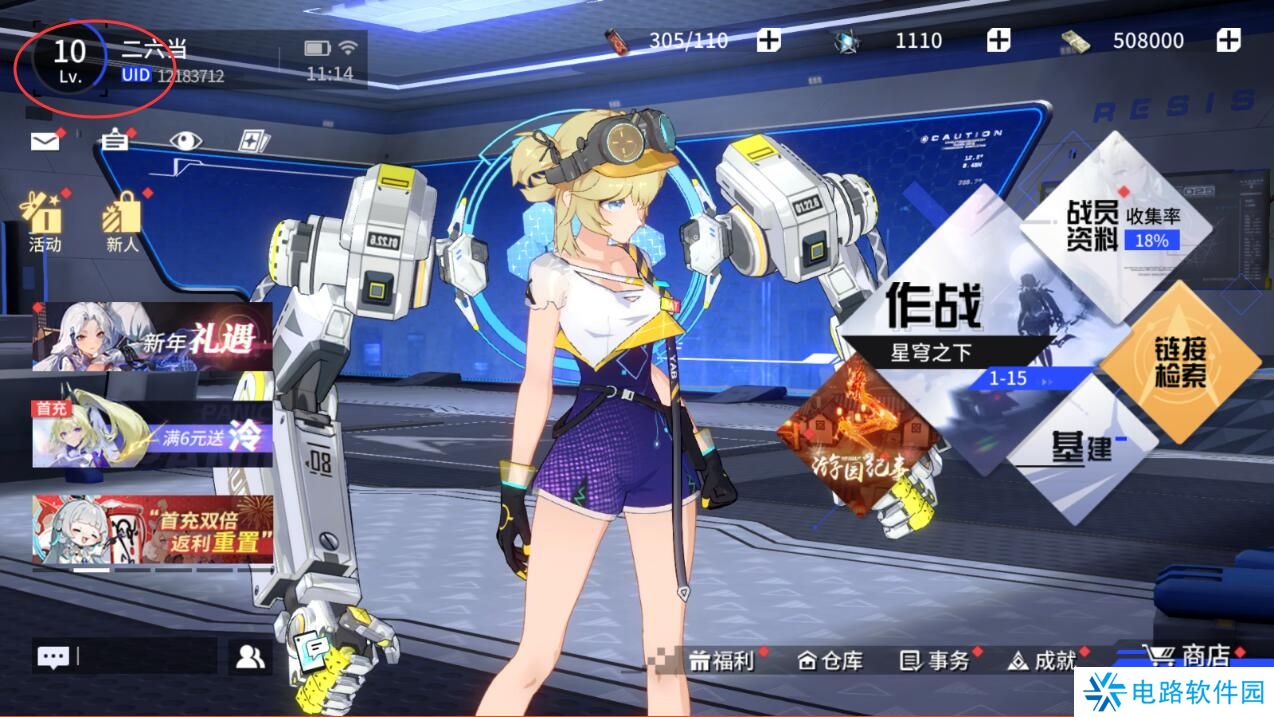Open the 仓库 warehouse

pyautogui.click(x=831, y=660)
